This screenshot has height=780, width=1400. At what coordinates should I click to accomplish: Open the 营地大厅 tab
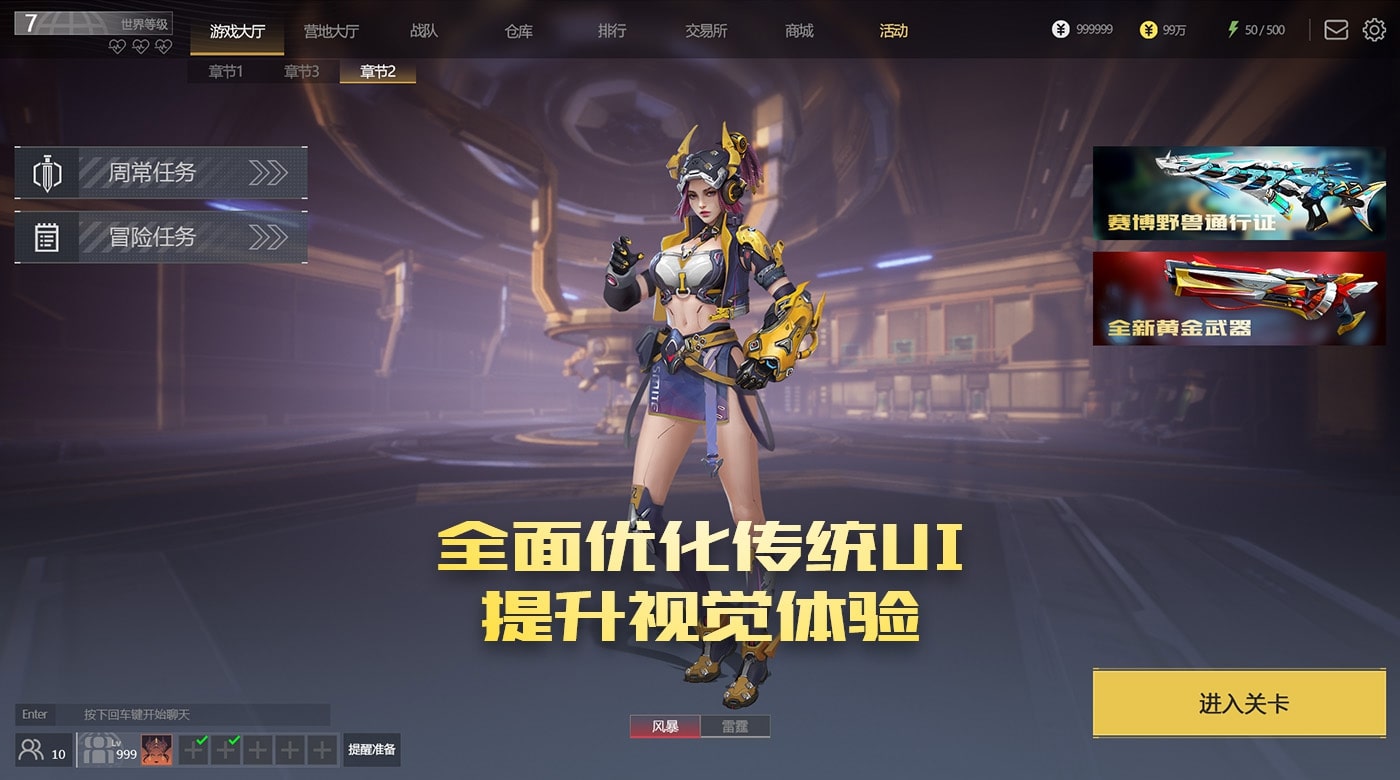tap(331, 31)
